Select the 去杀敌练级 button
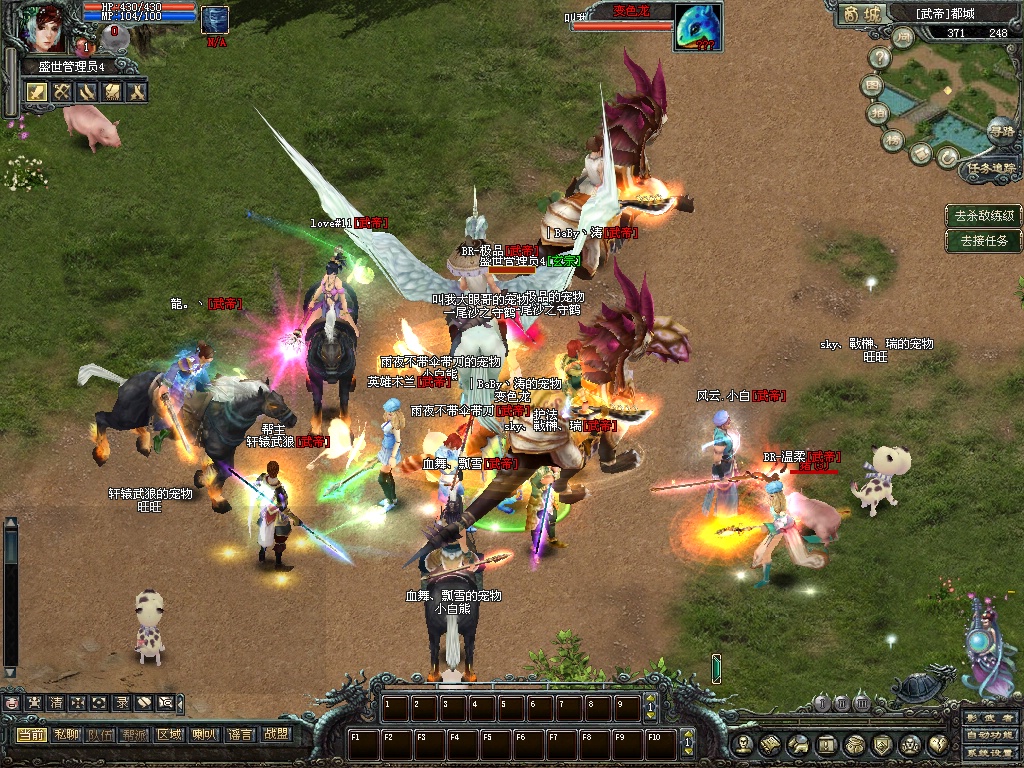Image resolution: width=1024 pixels, height=768 pixels. tap(984, 215)
